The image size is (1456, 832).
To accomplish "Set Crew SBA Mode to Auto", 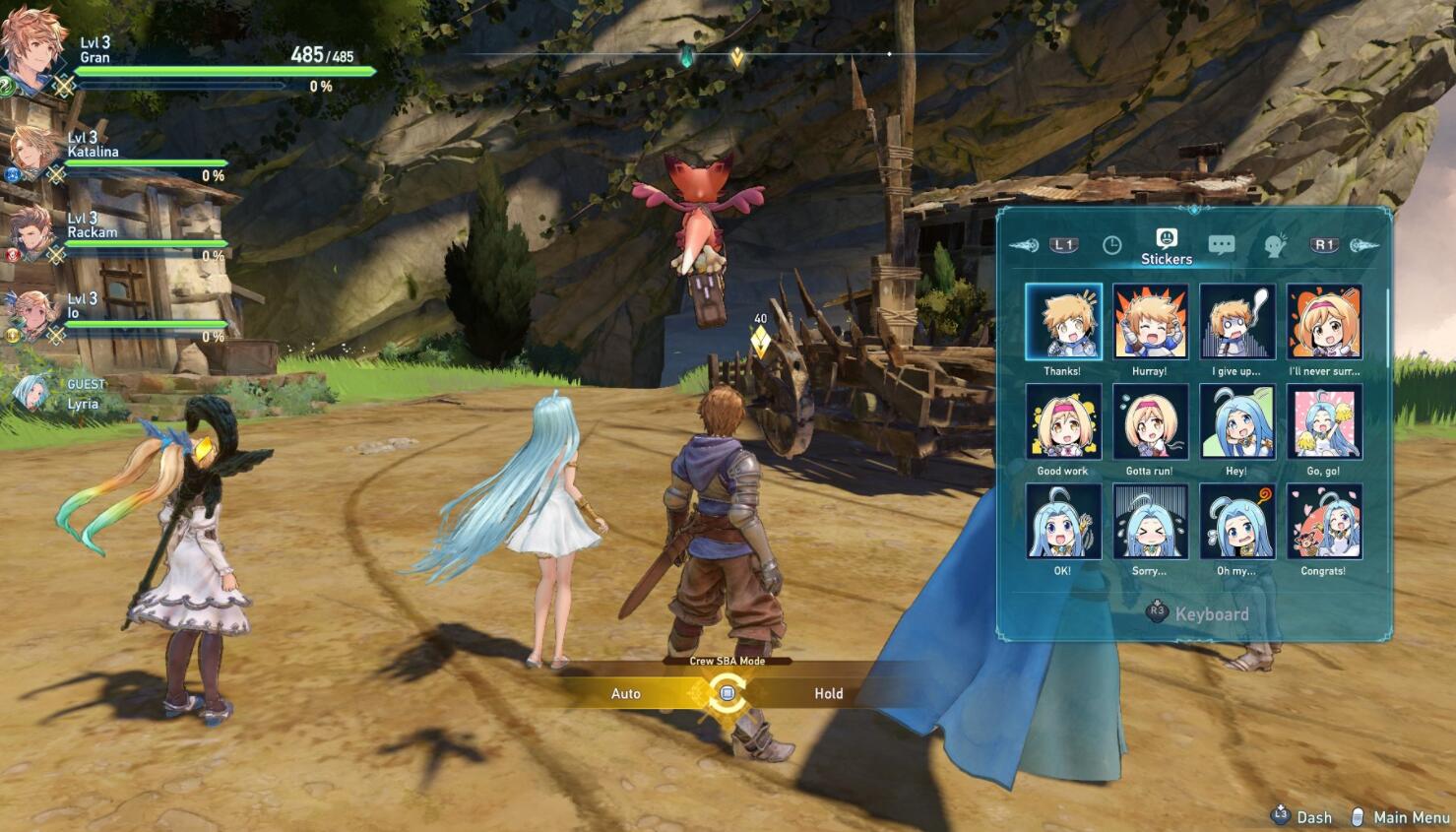I will tap(626, 694).
